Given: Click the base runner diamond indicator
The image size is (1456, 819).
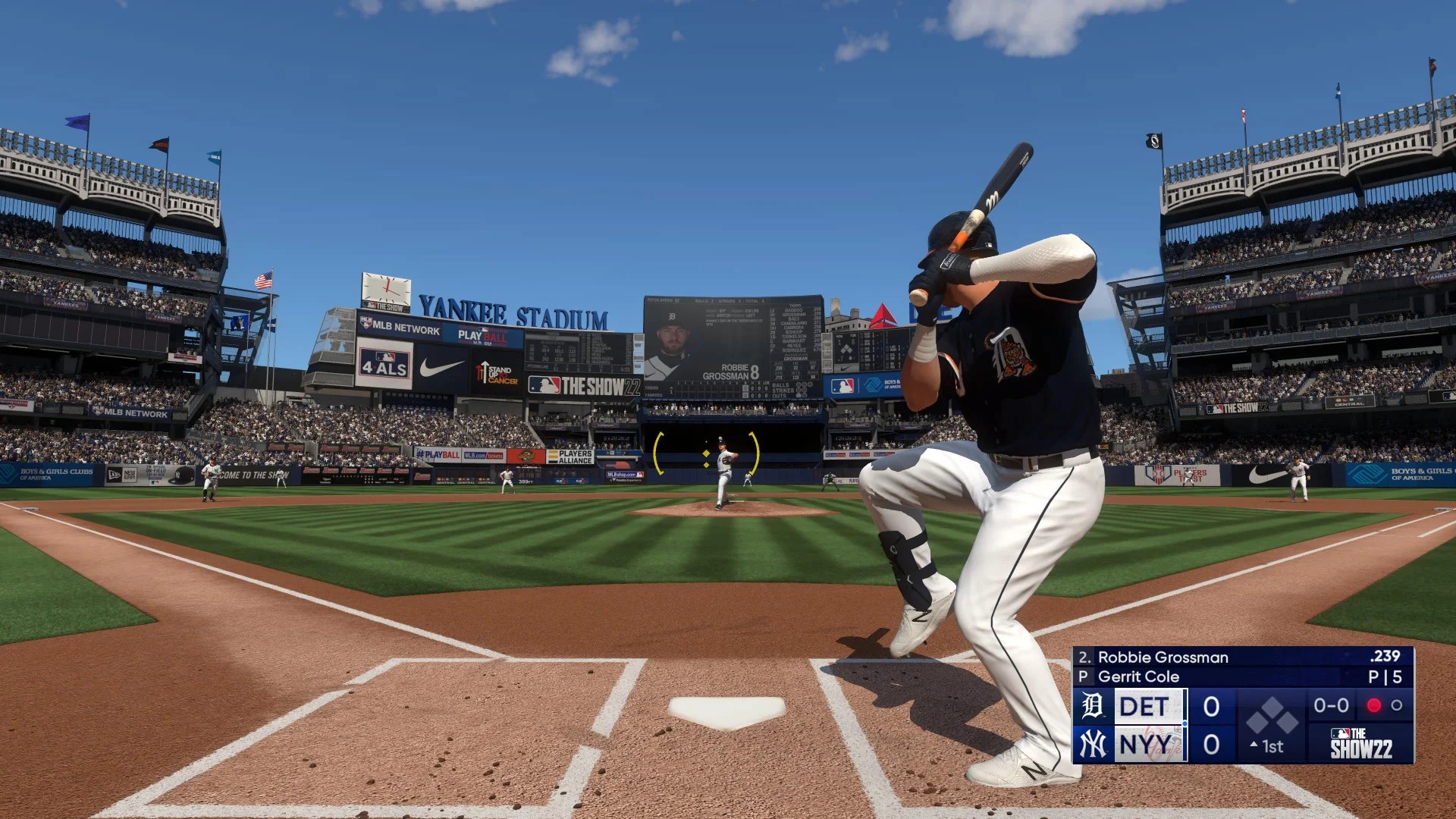Looking at the screenshot, I should coord(1273,714).
